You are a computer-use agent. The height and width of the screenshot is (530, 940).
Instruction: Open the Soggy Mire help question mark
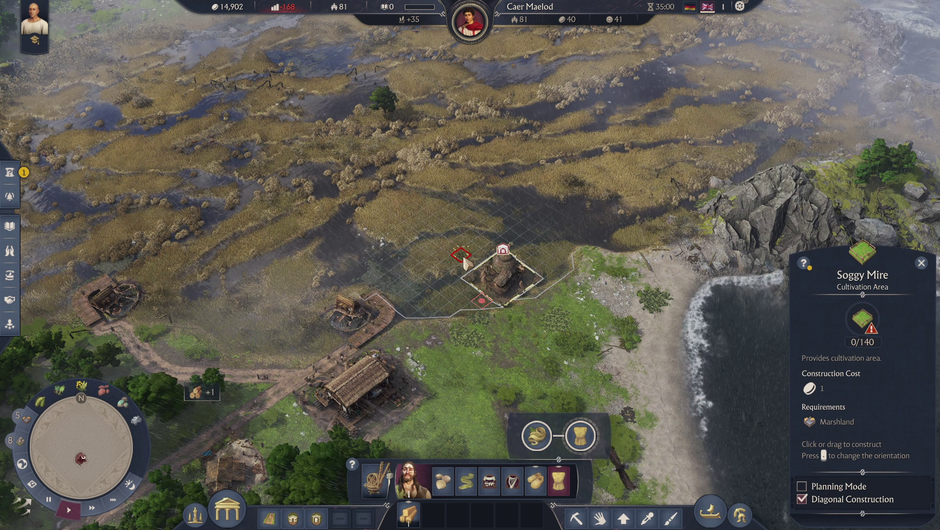tap(803, 263)
